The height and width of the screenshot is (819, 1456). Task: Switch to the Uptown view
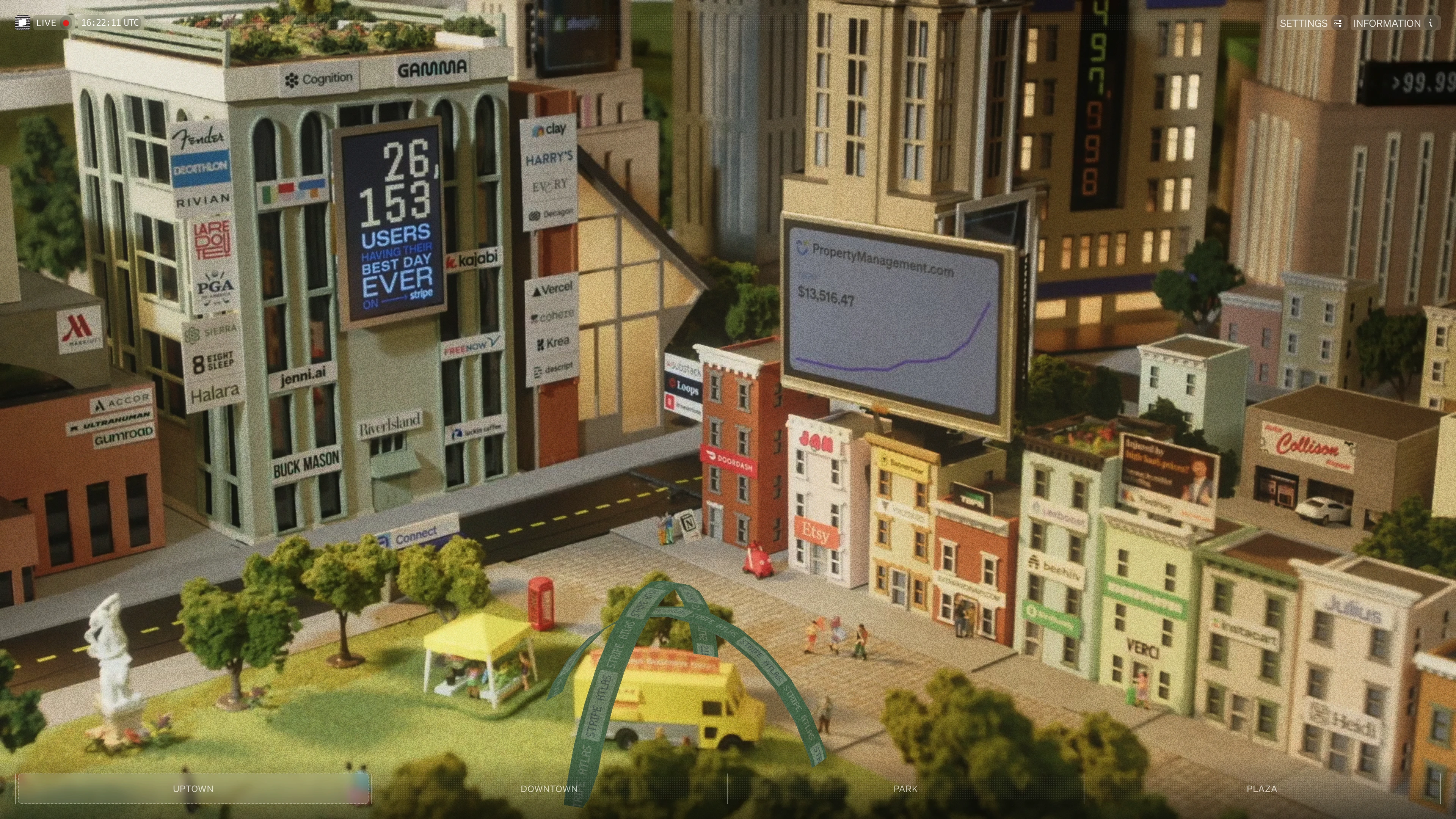pyautogui.click(x=193, y=789)
